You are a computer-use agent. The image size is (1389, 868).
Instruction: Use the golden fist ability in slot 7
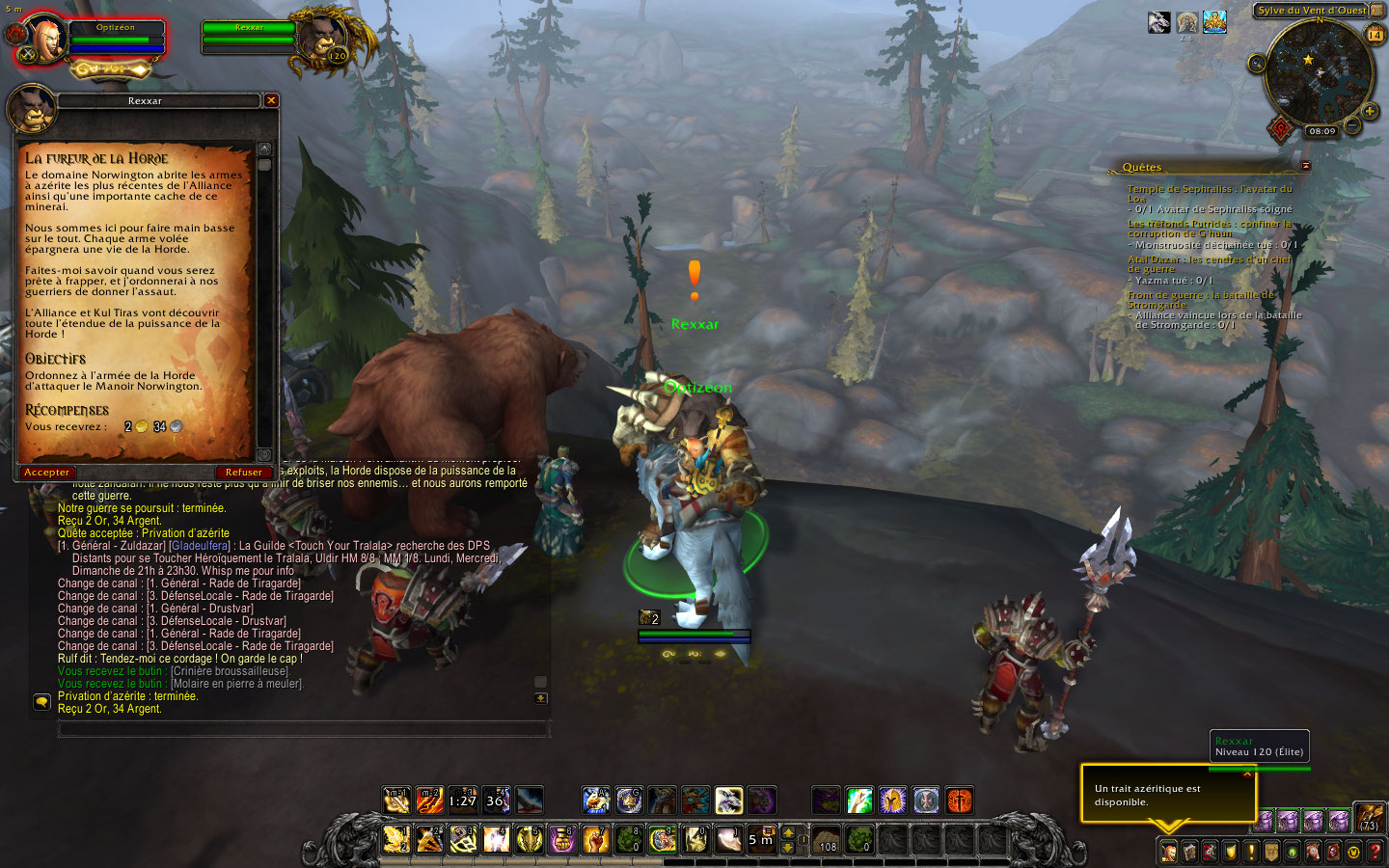click(595, 839)
